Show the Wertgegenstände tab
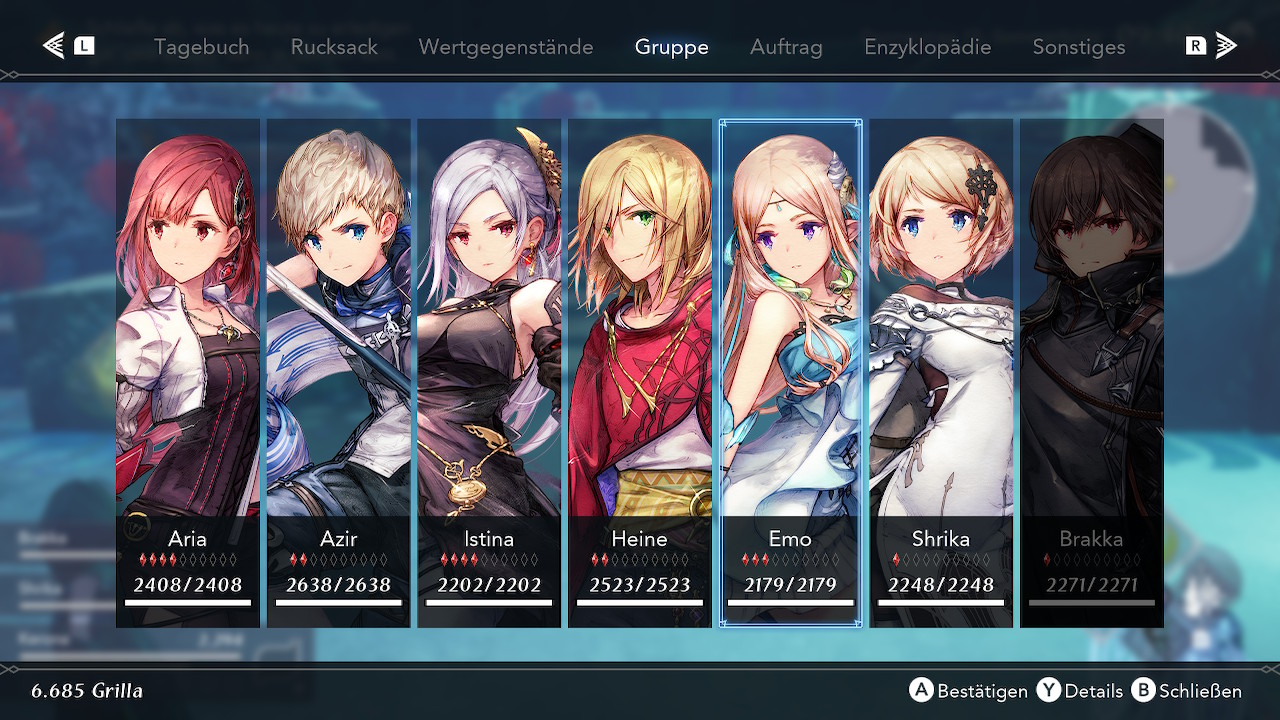The height and width of the screenshot is (720, 1280). [505, 47]
